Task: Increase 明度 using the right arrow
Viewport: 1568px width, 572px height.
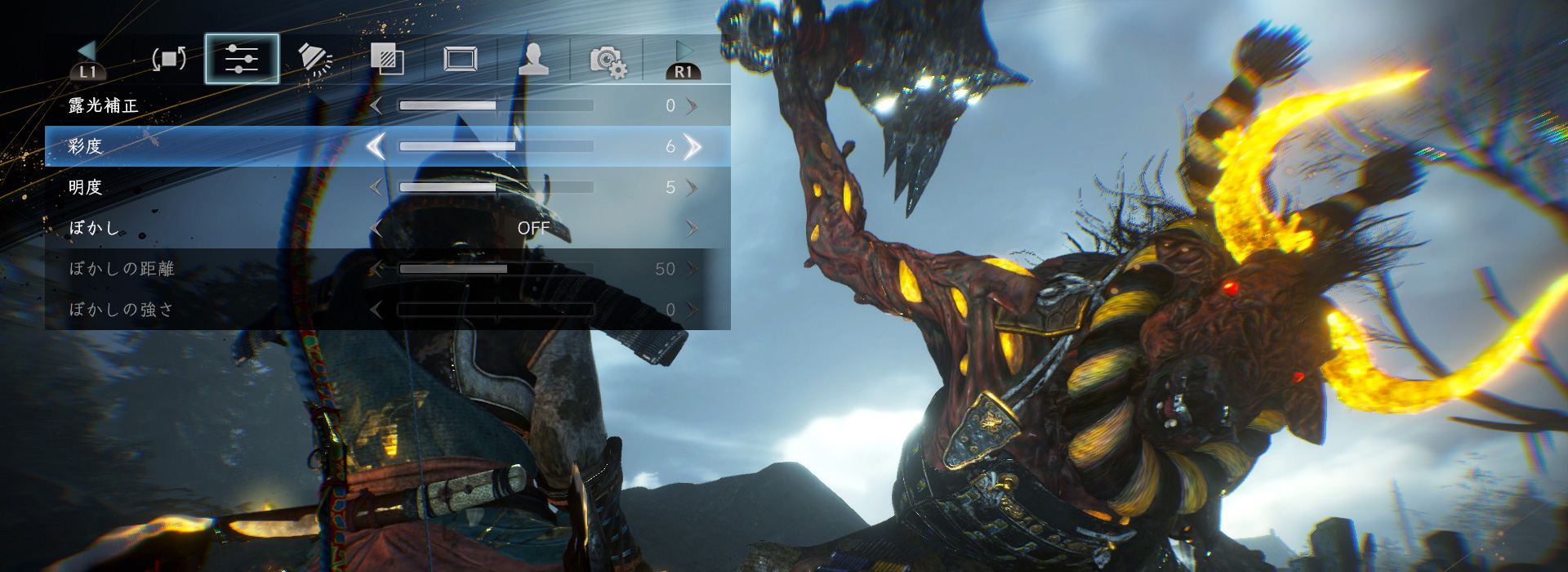Action: tap(693, 187)
